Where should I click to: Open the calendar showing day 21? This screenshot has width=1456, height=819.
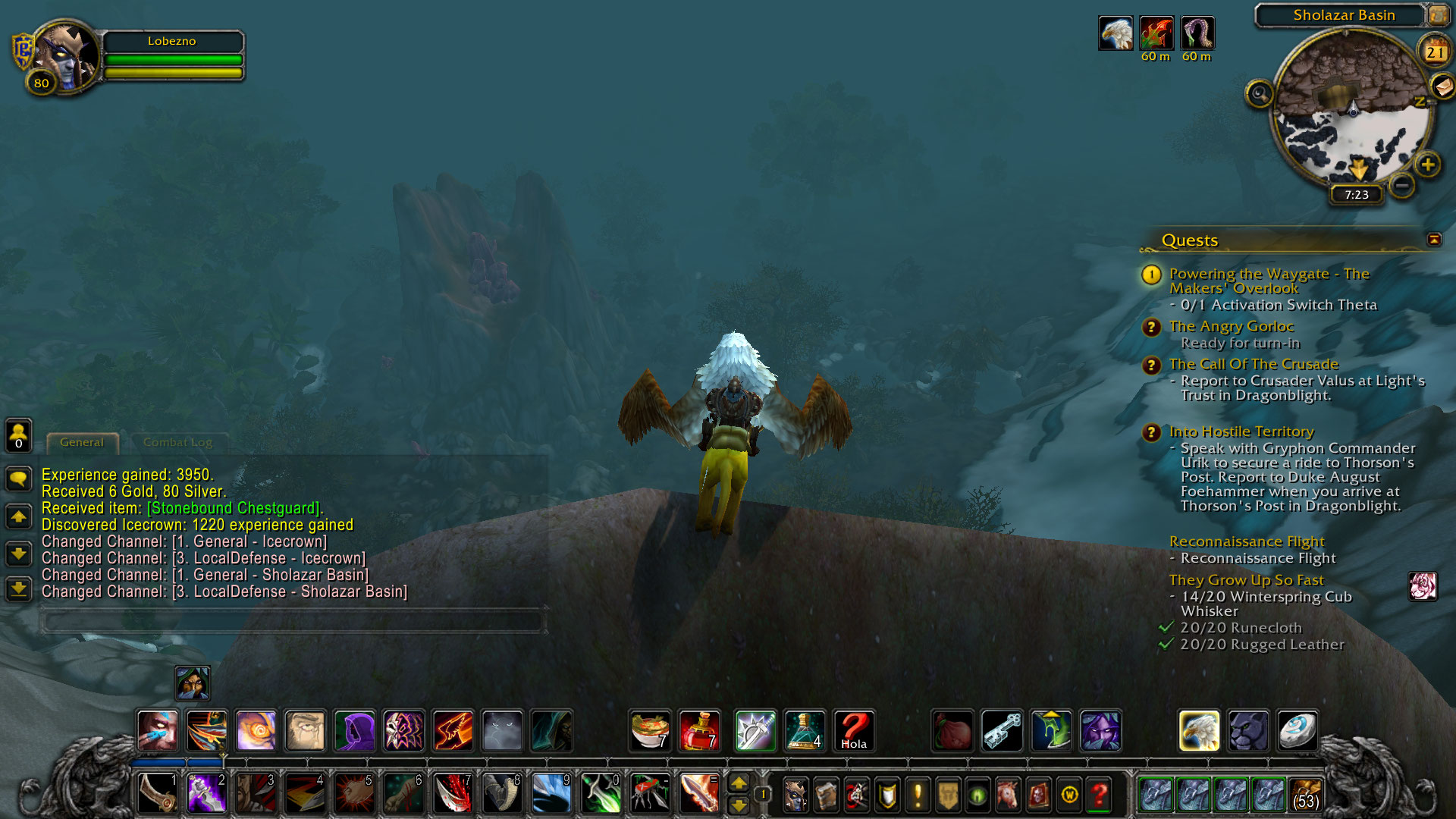click(x=1434, y=52)
